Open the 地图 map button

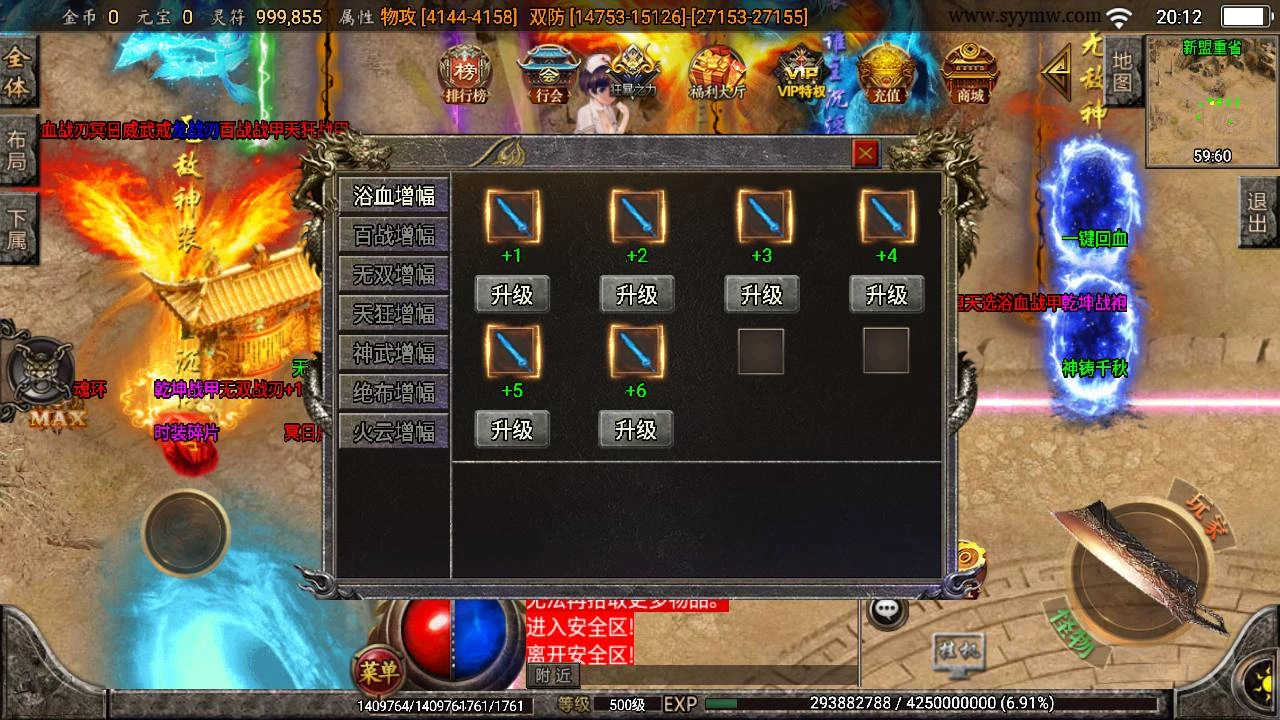click(1122, 72)
